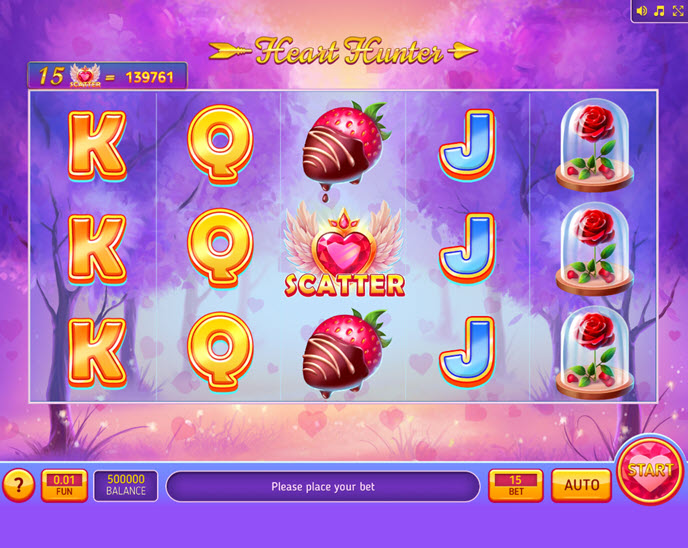Open the help question mark button
The image size is (688, 548).
pos(18,485)
